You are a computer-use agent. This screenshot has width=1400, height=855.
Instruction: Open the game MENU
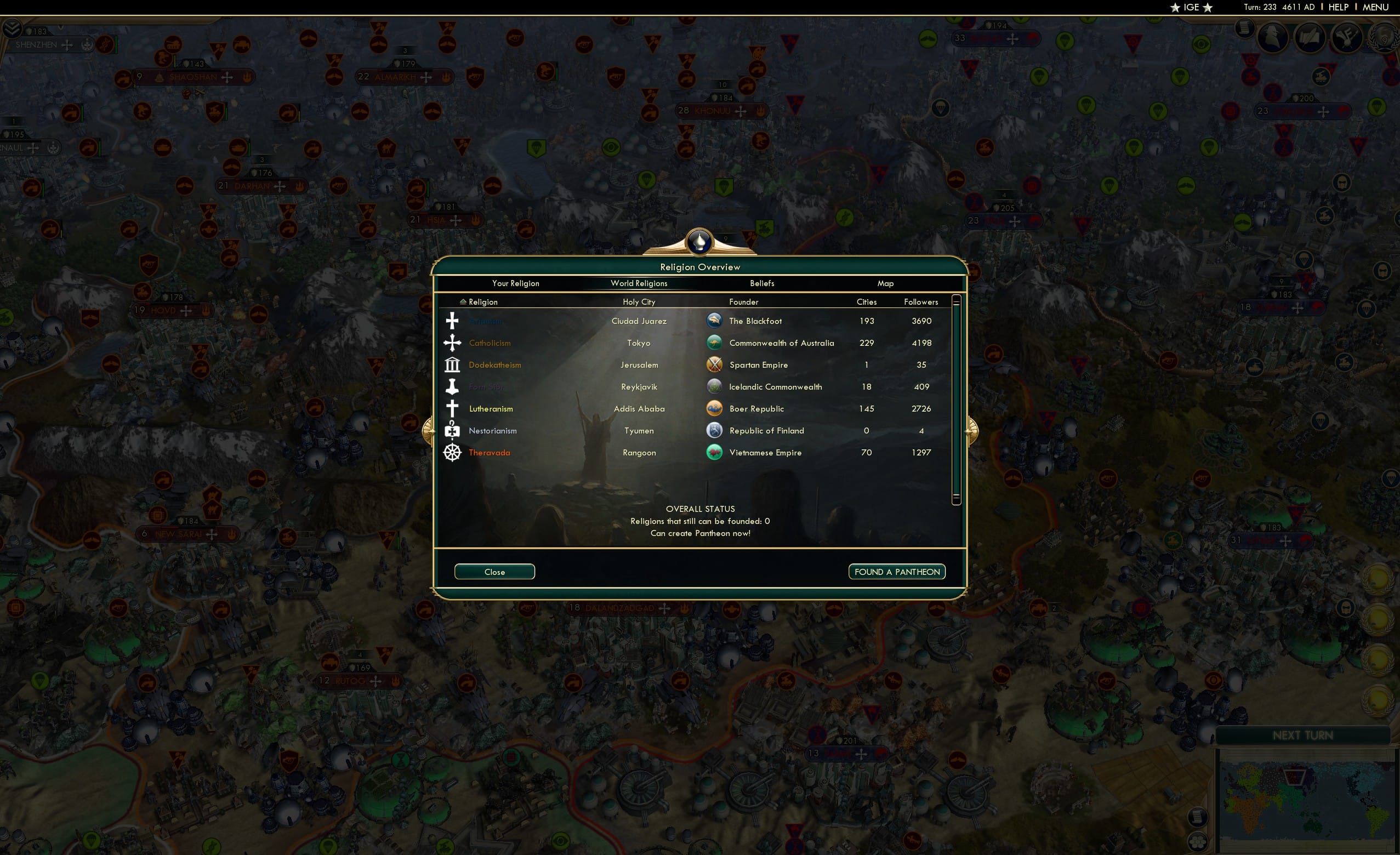[x=1375, y=7]
